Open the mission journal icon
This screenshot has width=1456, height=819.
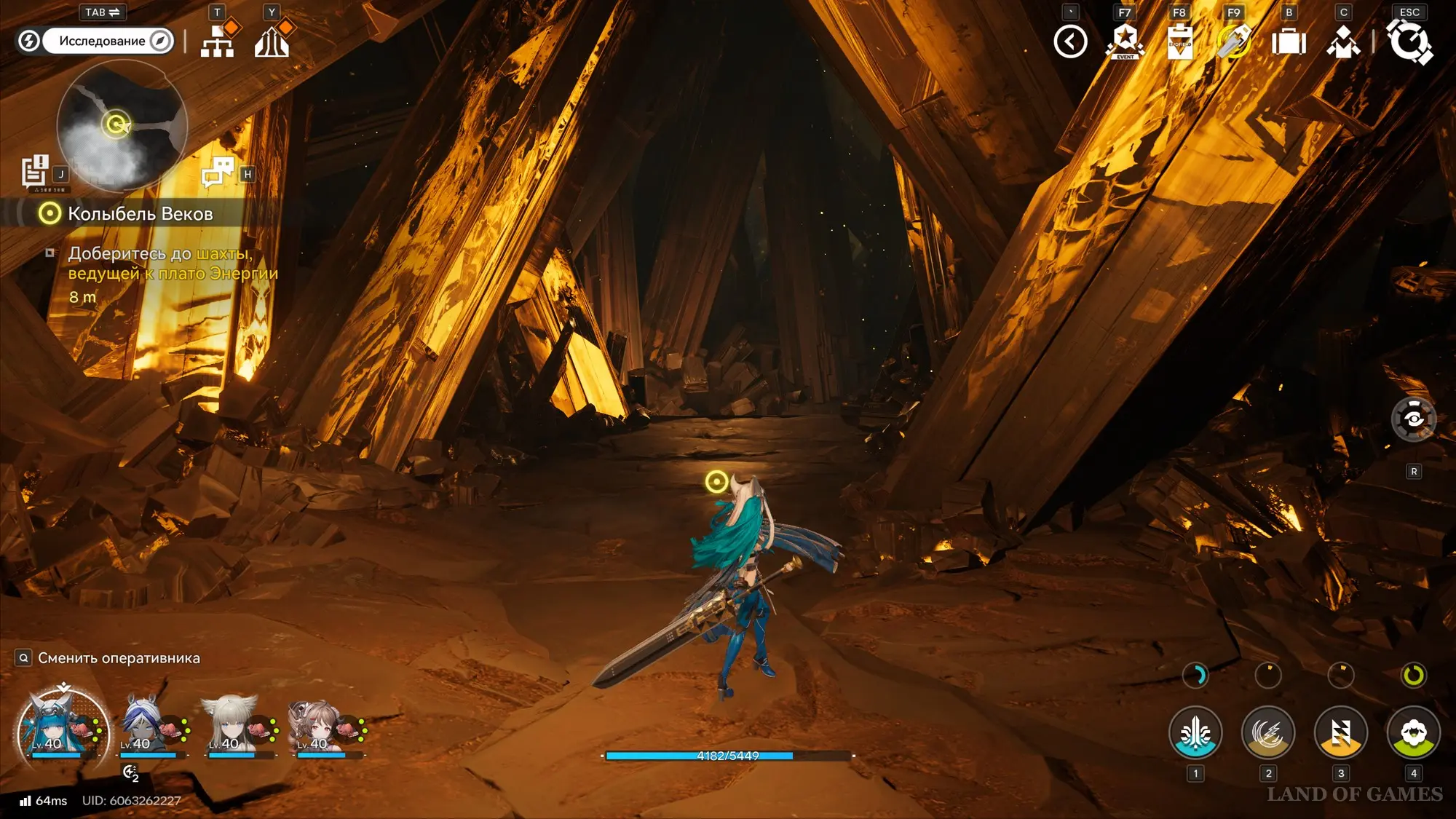click(34, 172)
